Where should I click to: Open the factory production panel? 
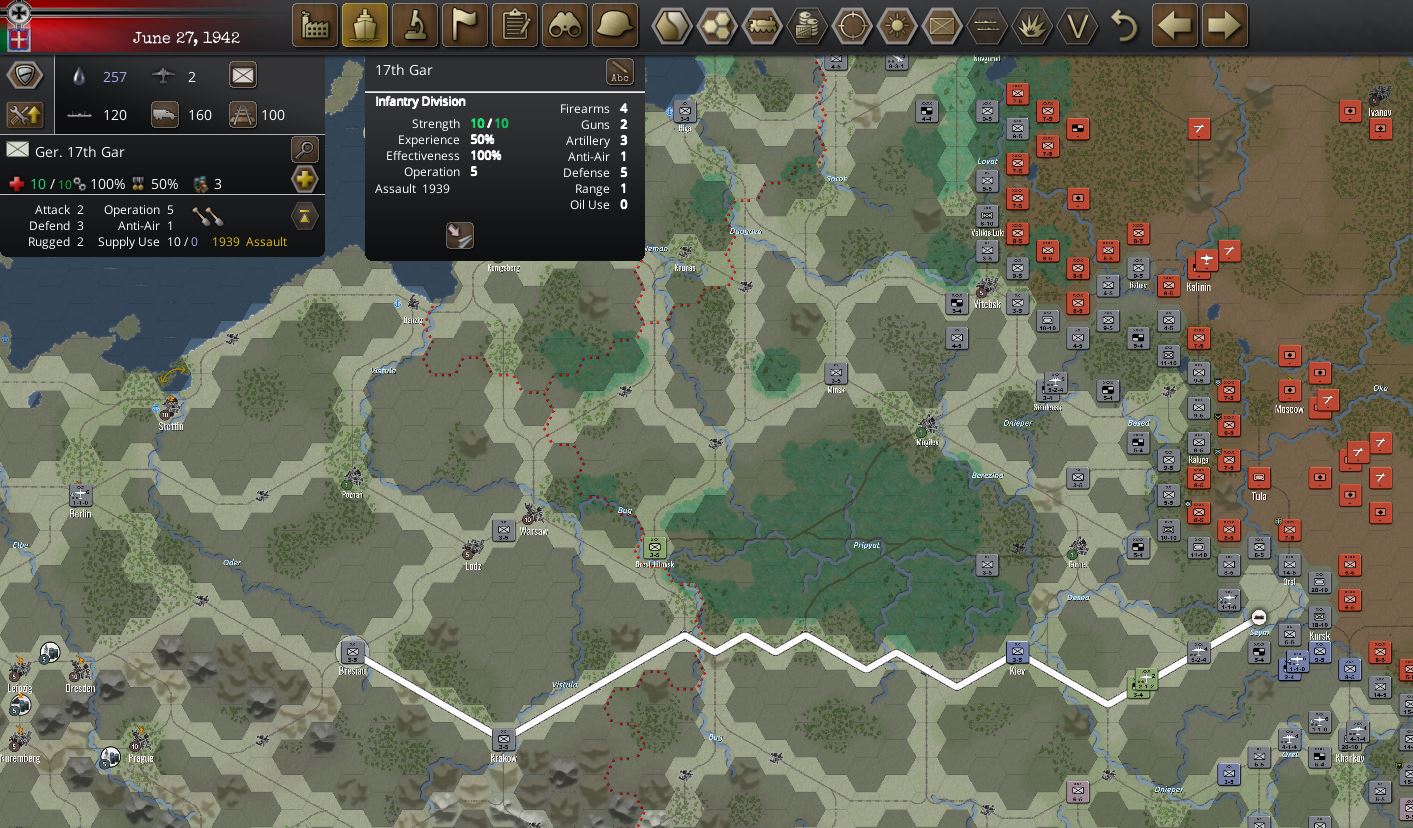pos(315,25)
